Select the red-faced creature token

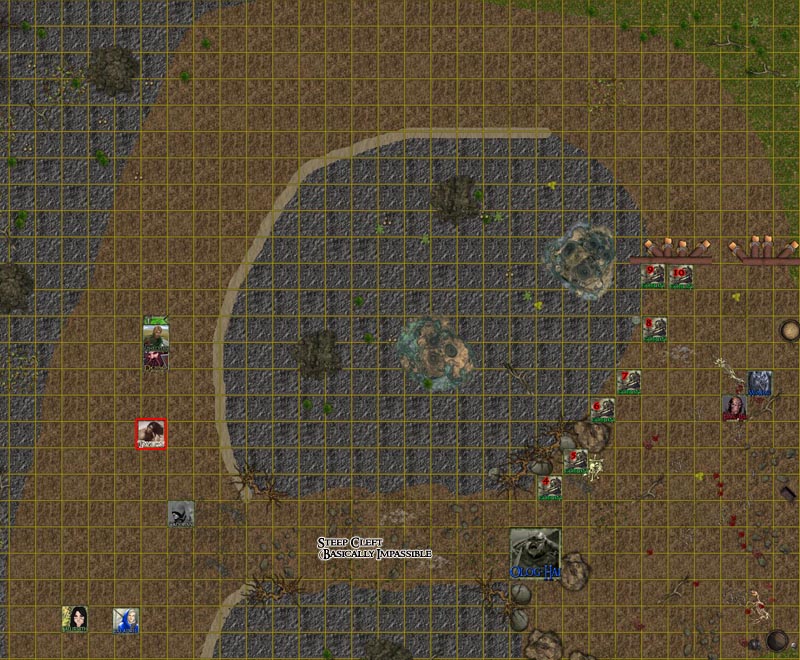point(735,408)
